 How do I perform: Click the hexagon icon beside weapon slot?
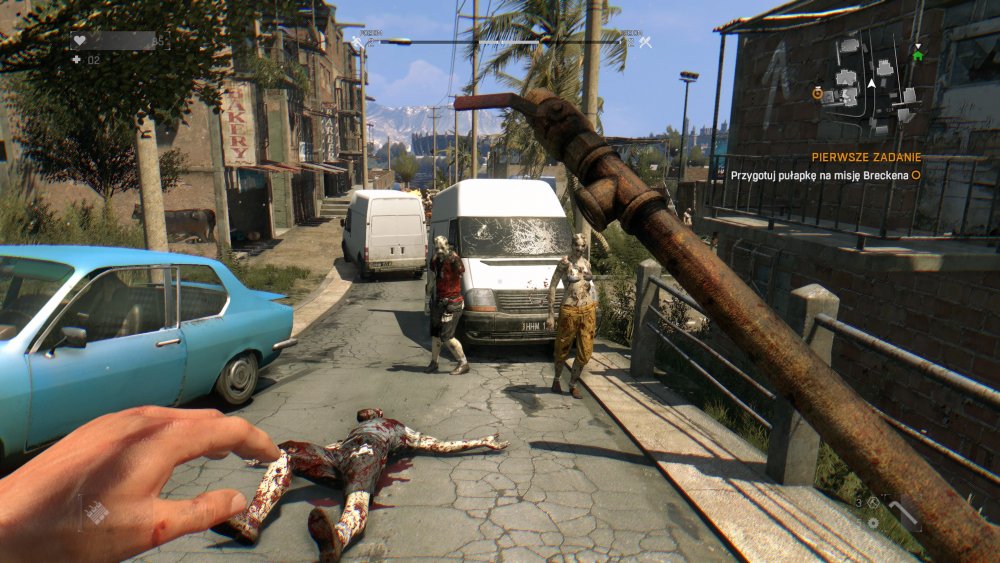(x=872, y=503)
